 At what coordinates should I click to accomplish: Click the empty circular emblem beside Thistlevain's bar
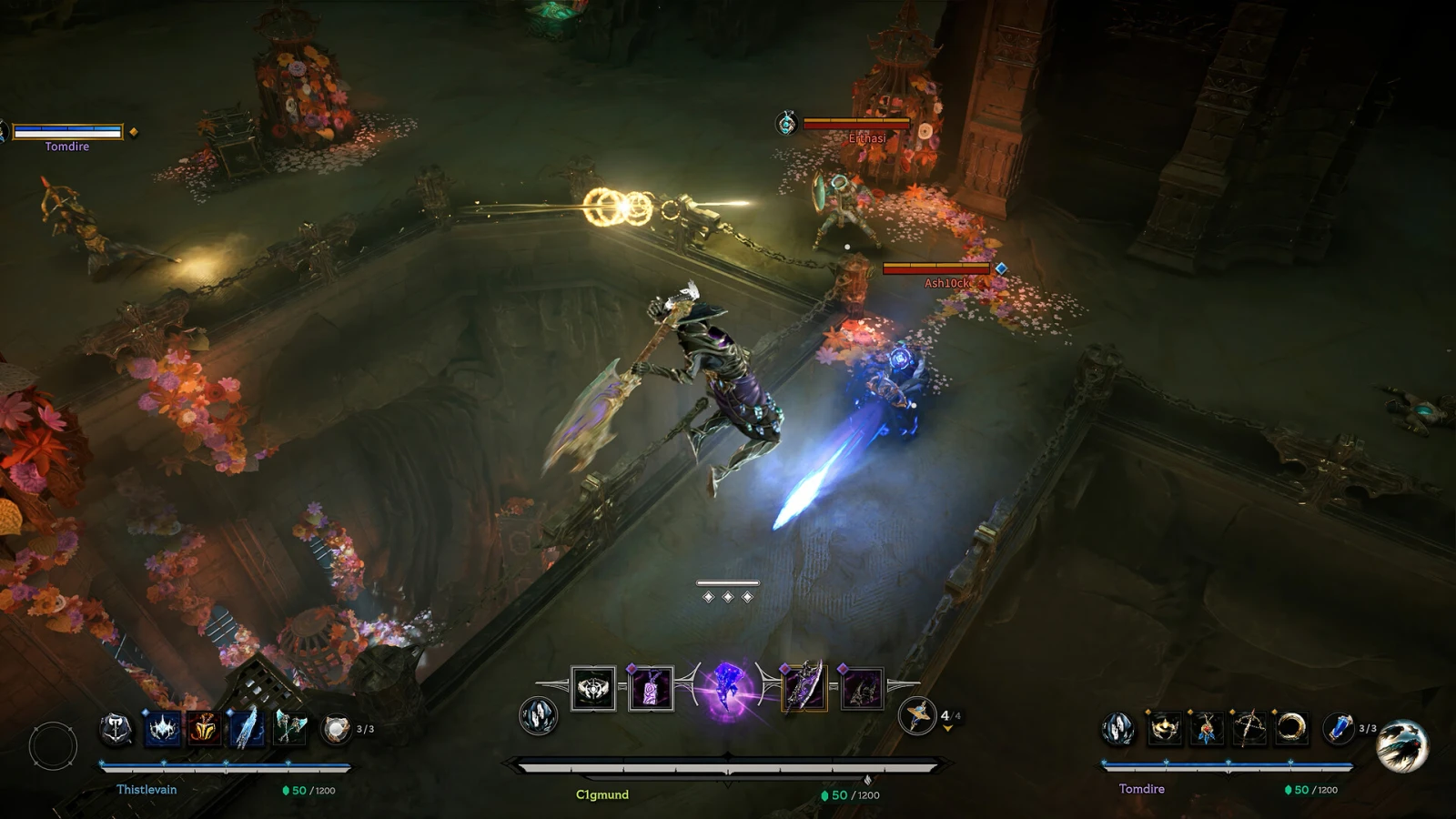(53, 746)
